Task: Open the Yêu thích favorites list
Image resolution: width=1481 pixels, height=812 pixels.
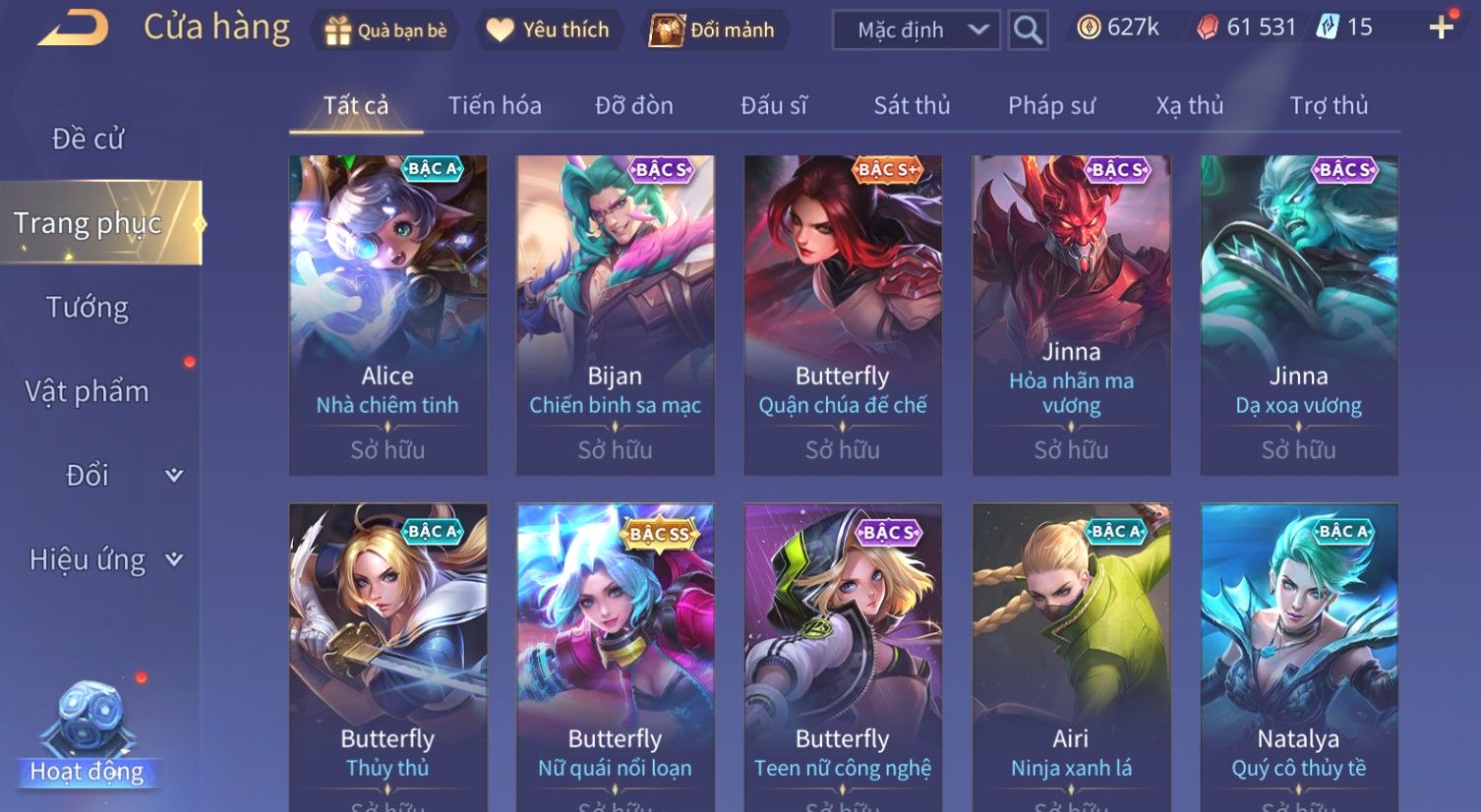Action: coord(548,30)
